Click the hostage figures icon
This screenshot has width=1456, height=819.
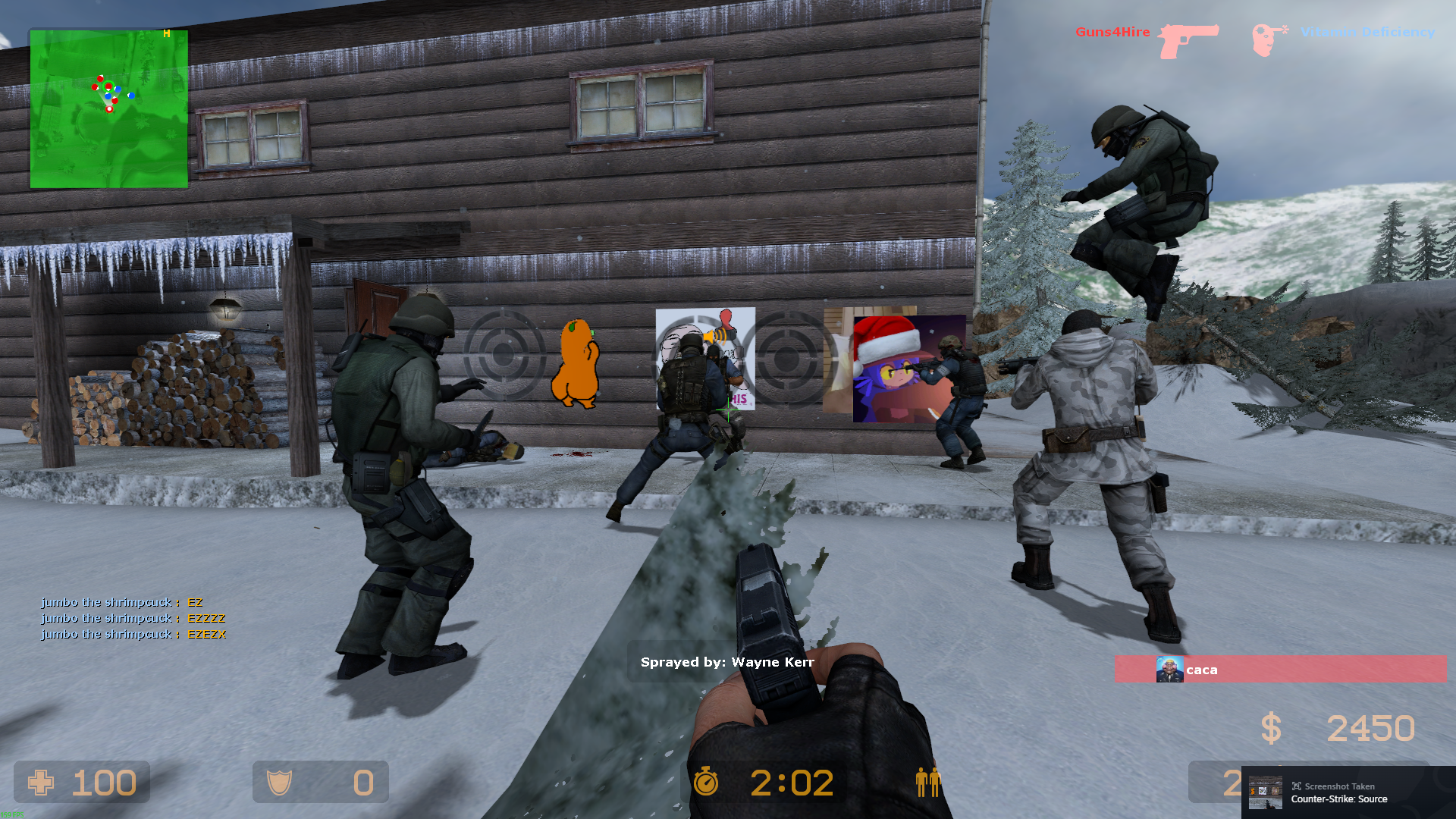[927, 782]
